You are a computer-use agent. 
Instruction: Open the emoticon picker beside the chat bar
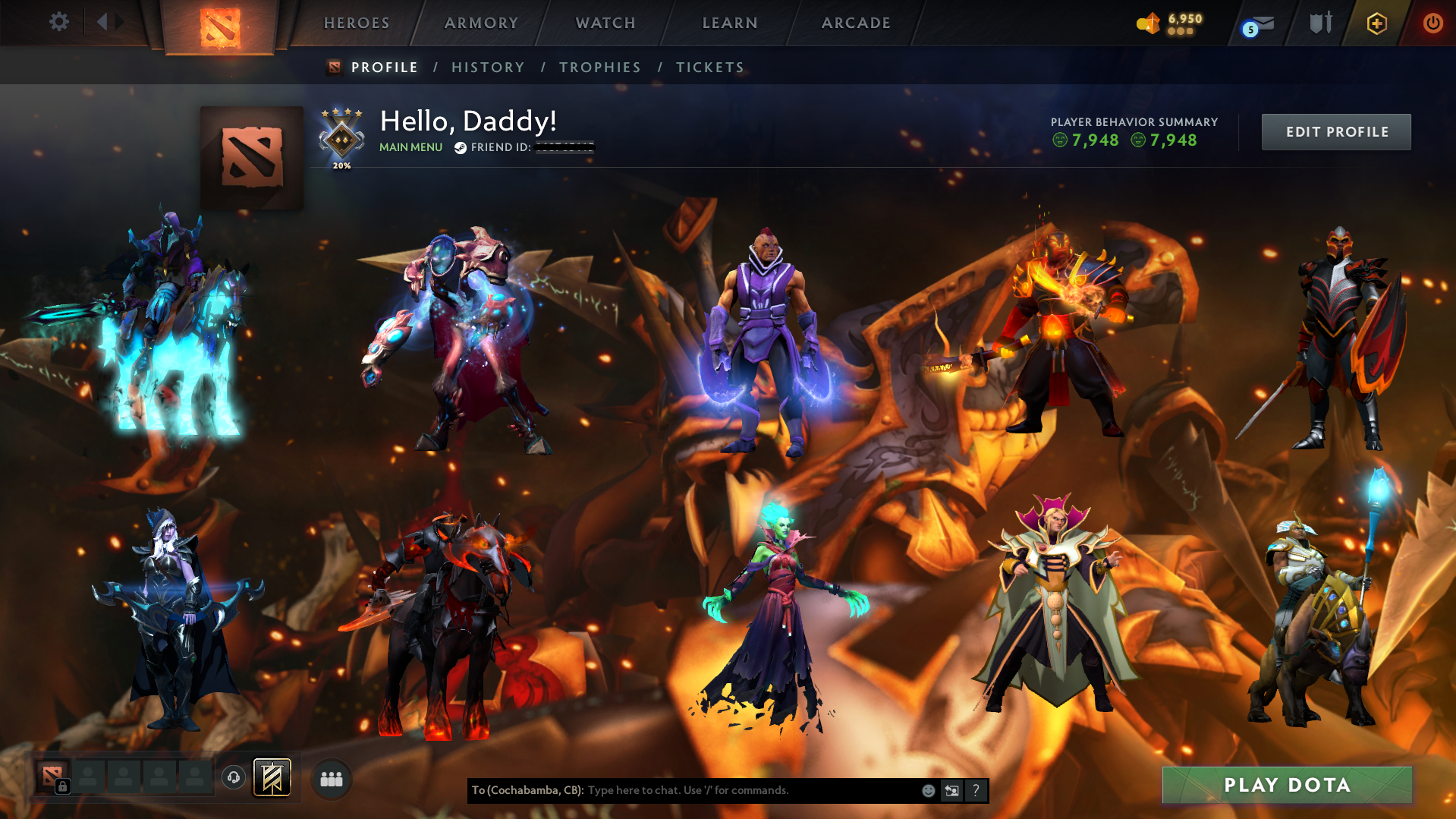pyautogui.click(x=928, y=790)
